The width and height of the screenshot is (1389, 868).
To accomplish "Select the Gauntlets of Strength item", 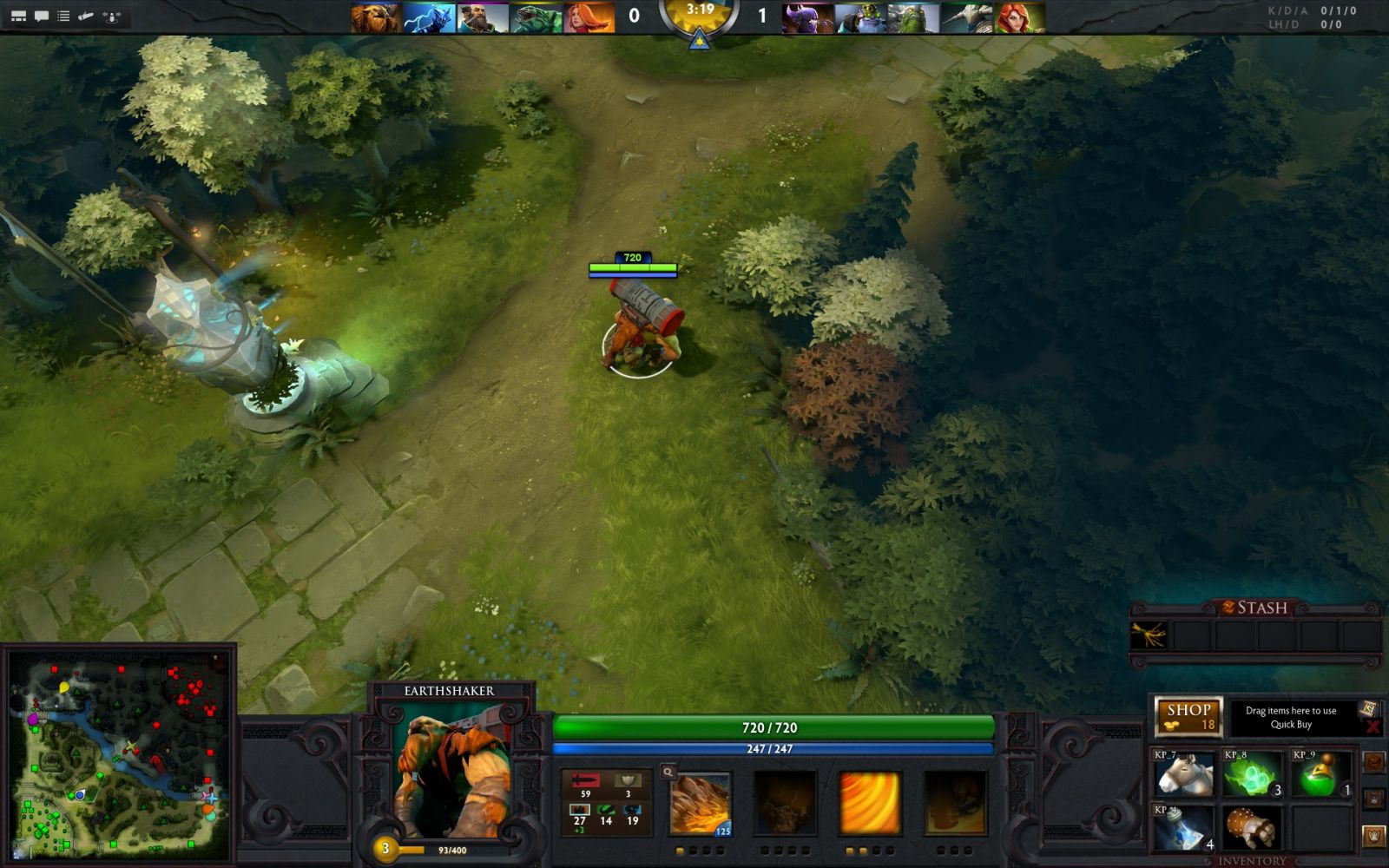I will pyautogui.click(x=1253, y=827).
